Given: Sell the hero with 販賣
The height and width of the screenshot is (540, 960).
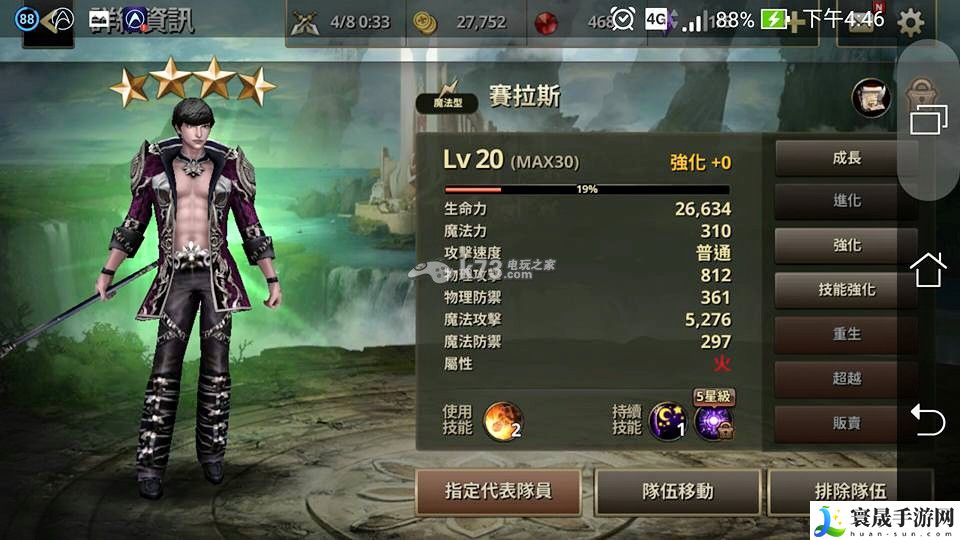Looking at the screenshot, I should 846,422.
